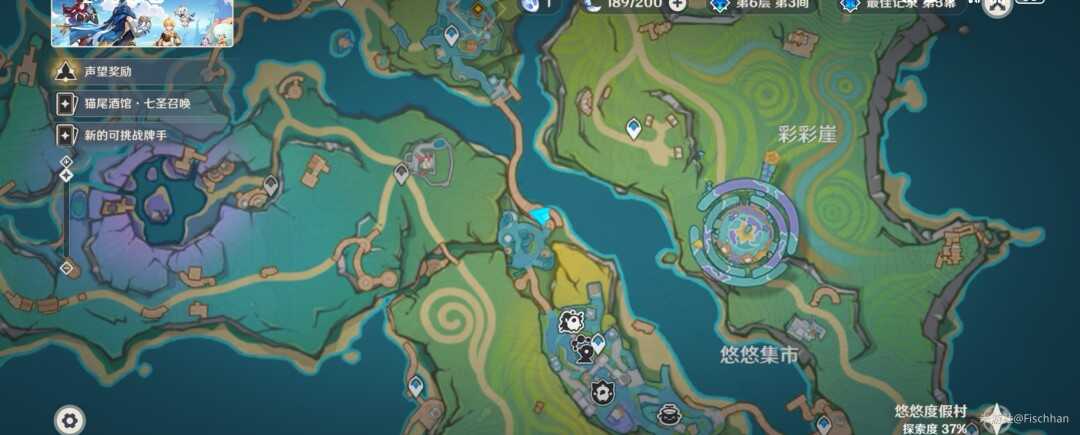Select the waypoint on the southwest coastal path

pyautogui.click(x=416, y=386)
